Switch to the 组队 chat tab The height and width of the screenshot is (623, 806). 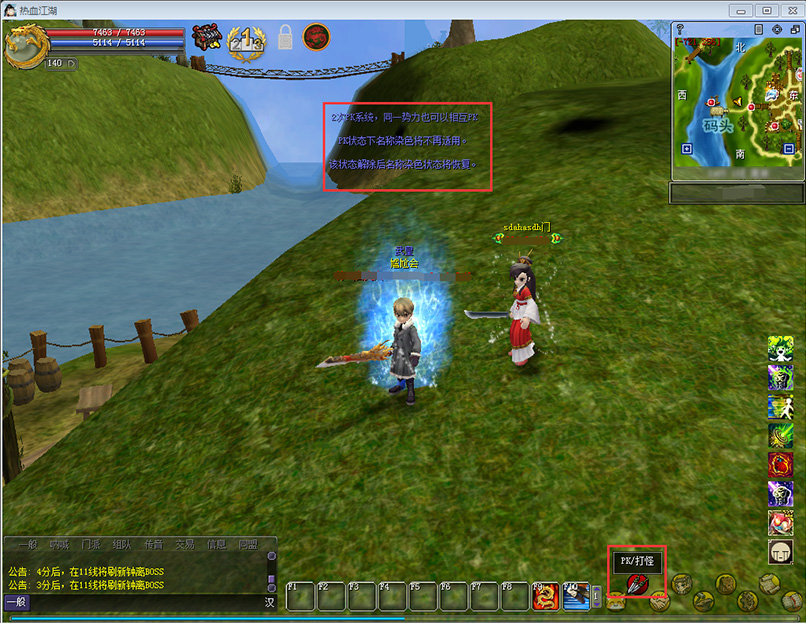coord(121,545)
